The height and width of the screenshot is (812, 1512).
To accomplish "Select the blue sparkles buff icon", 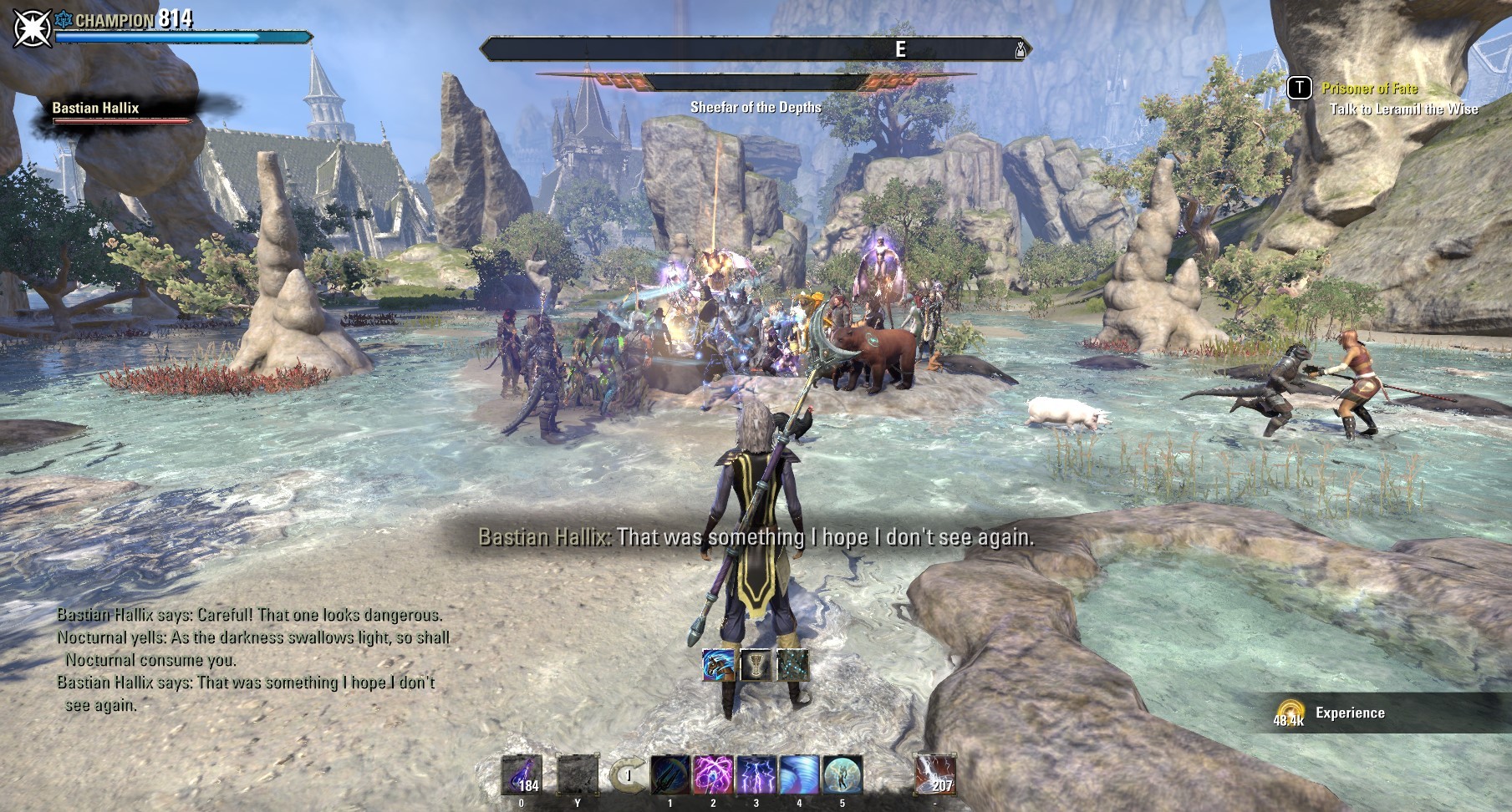I will [x=792, y=664].
